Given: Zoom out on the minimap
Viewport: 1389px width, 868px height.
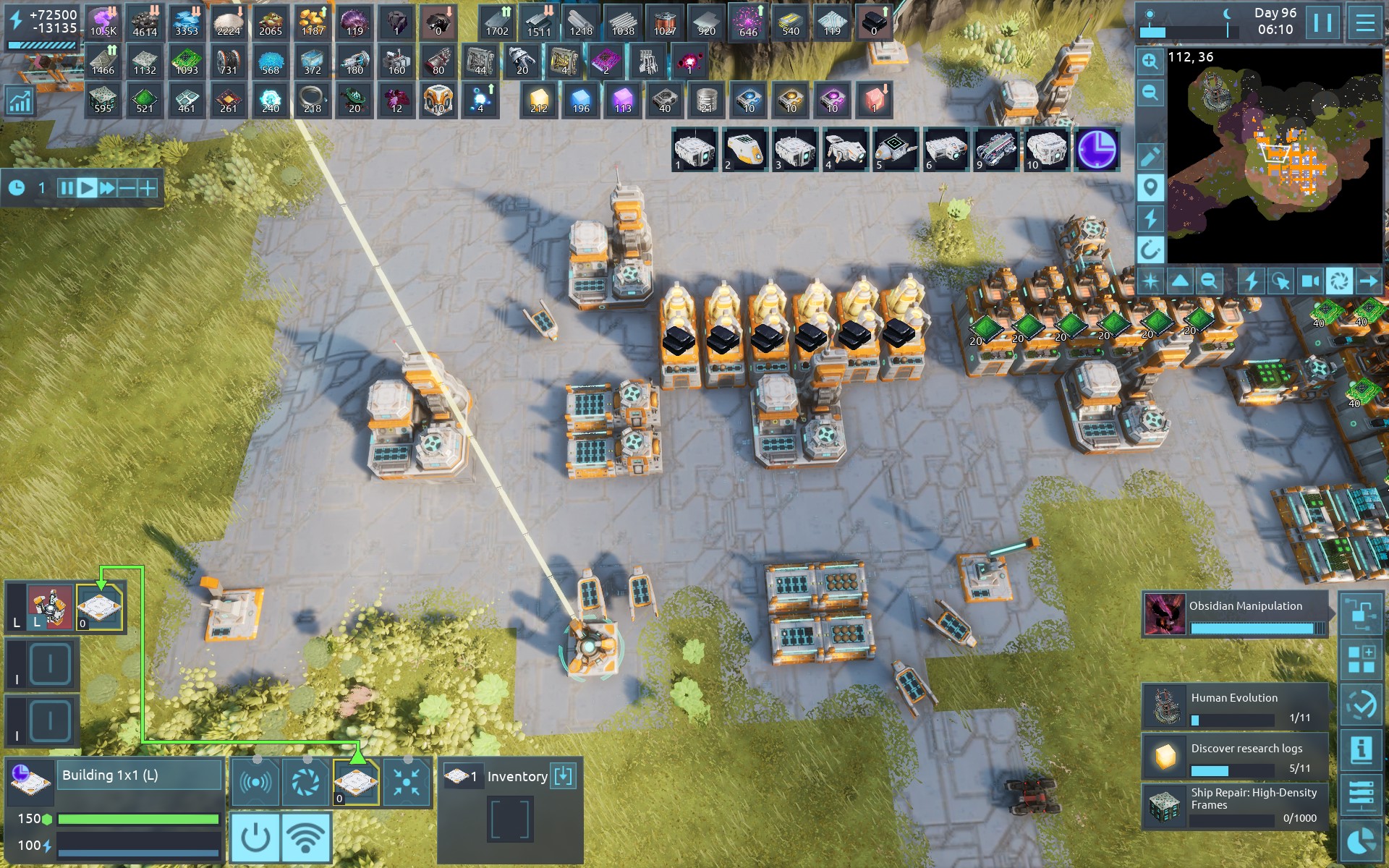Looking at the screenshot, I should pyautogui.click(x=1150, y=93).
